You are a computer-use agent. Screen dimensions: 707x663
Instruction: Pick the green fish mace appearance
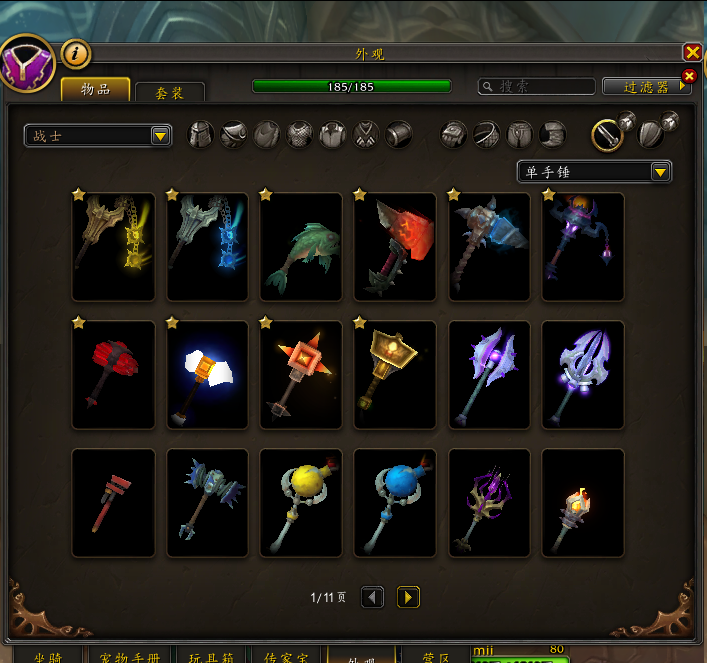click(x=301, y=247)
